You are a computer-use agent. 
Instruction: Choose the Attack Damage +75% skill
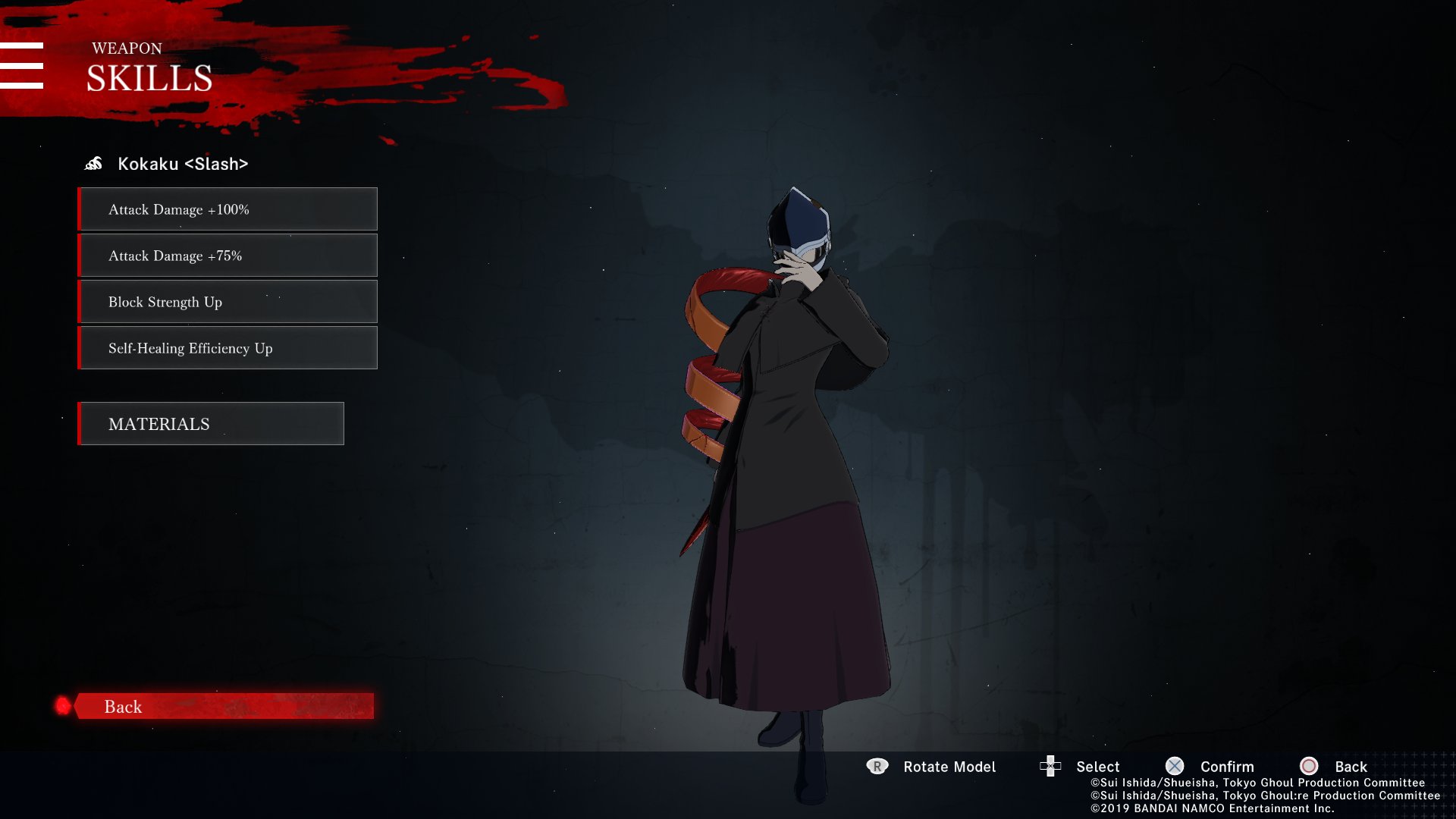227,256
